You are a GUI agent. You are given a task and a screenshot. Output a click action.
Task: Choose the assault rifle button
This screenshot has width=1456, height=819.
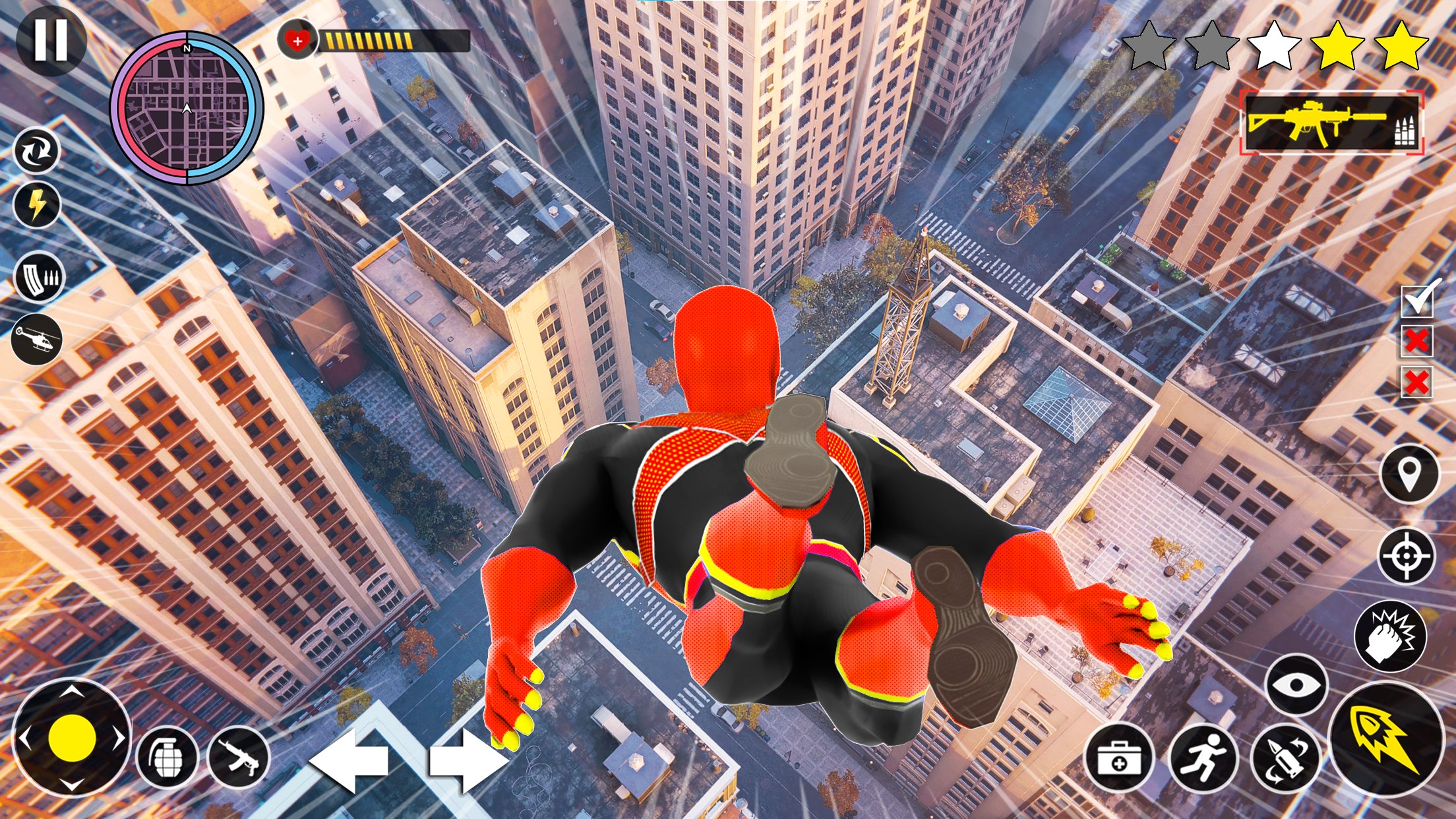[x=238, y=759]
